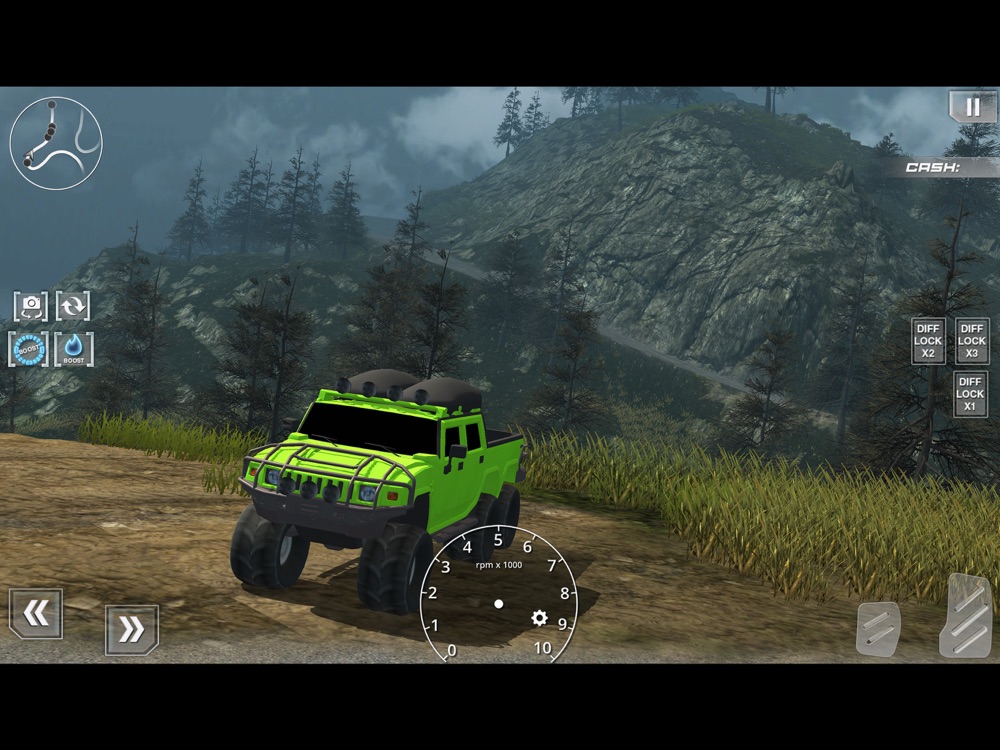Steer left with double left arrow
This screenshot has height=750, width=1000.
point(36,614)
